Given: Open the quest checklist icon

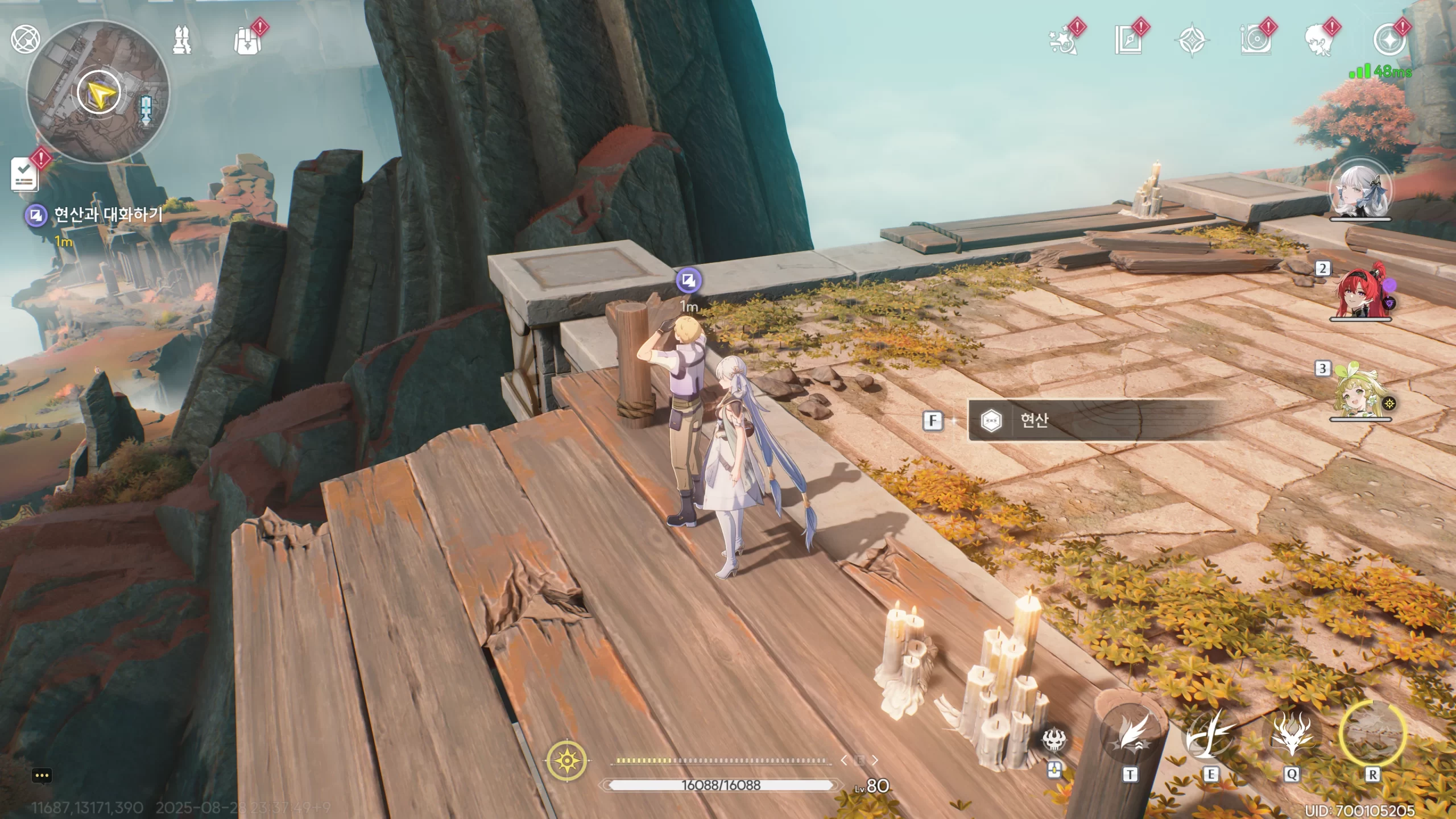Looking at the screenshot, I should (25, 175).
